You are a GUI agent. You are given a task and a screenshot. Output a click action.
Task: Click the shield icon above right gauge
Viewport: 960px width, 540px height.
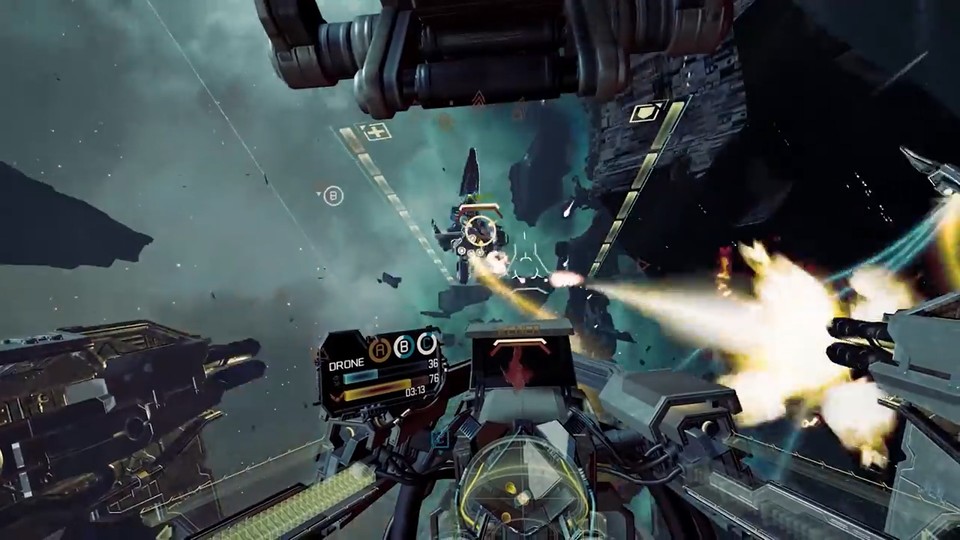click(x=645, y=111)
